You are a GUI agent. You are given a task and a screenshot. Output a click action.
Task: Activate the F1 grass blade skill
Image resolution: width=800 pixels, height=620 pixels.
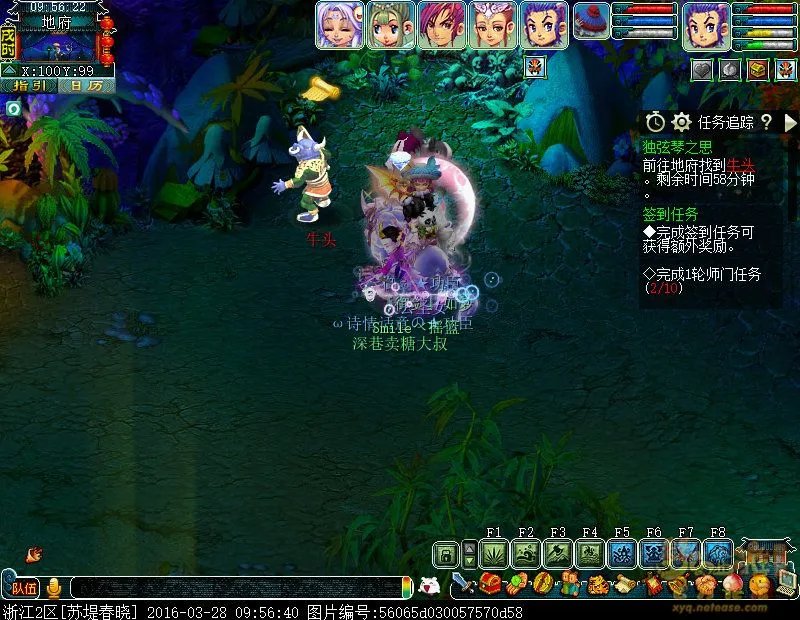(494, 554)
